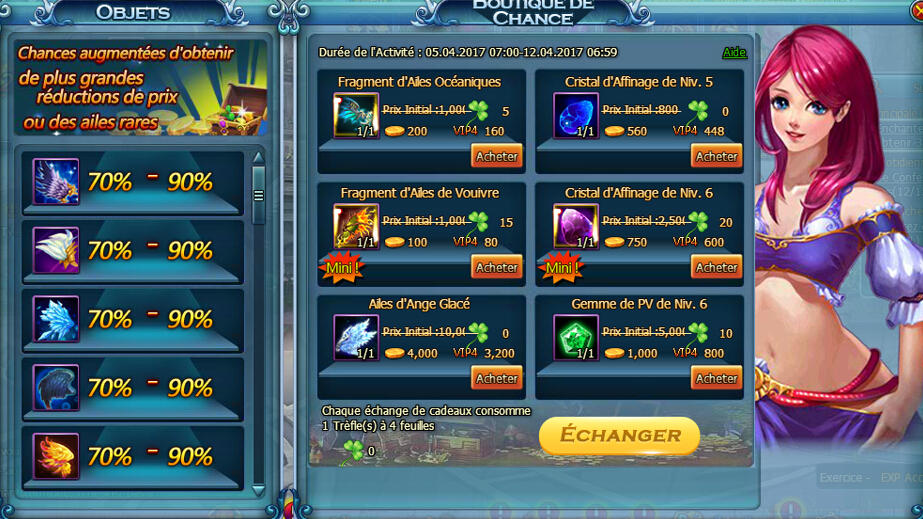Image resolution: width=923 pixels, height=519 pixels.
Task: Buy the Gemme de PV de Niv. 6
Action: coord(716,378)
